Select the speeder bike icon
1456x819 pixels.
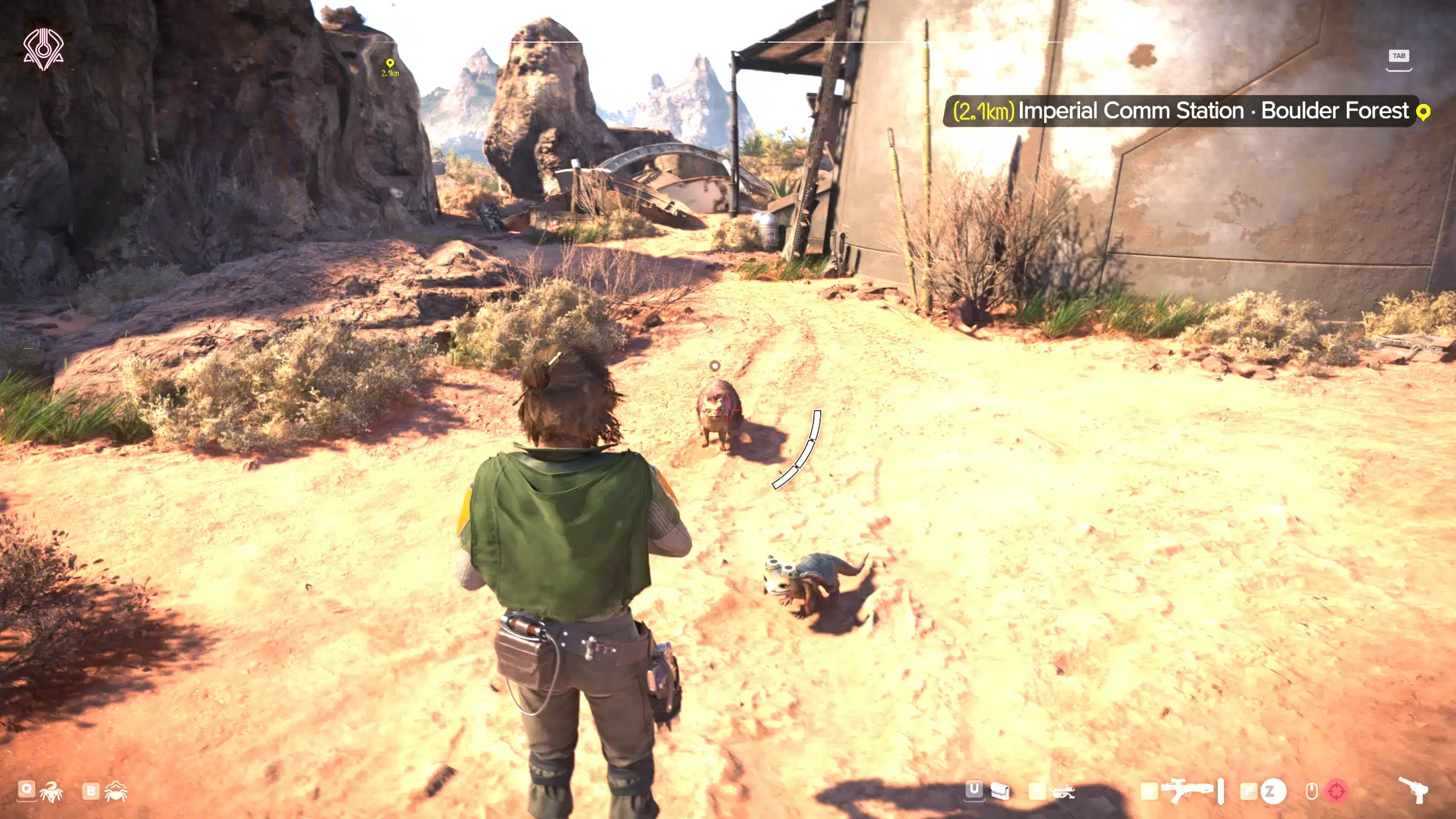coord(1062,792)
